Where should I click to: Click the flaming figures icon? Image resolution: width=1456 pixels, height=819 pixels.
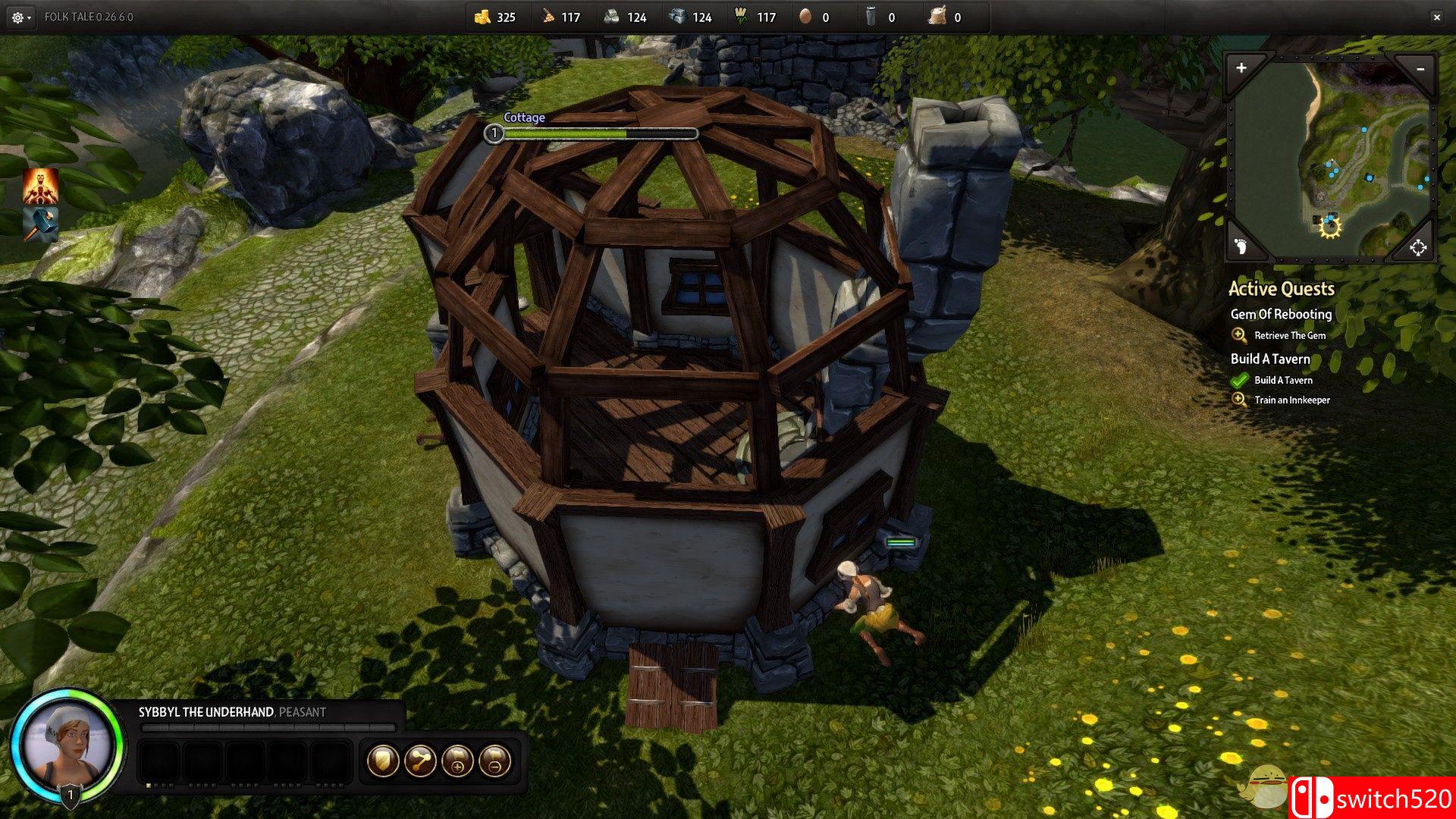(40, 187)
